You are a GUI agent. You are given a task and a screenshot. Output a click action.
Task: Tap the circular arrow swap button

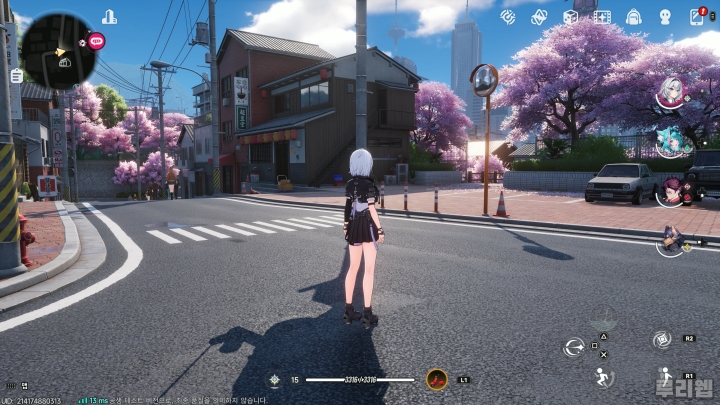tap(573, 346)
